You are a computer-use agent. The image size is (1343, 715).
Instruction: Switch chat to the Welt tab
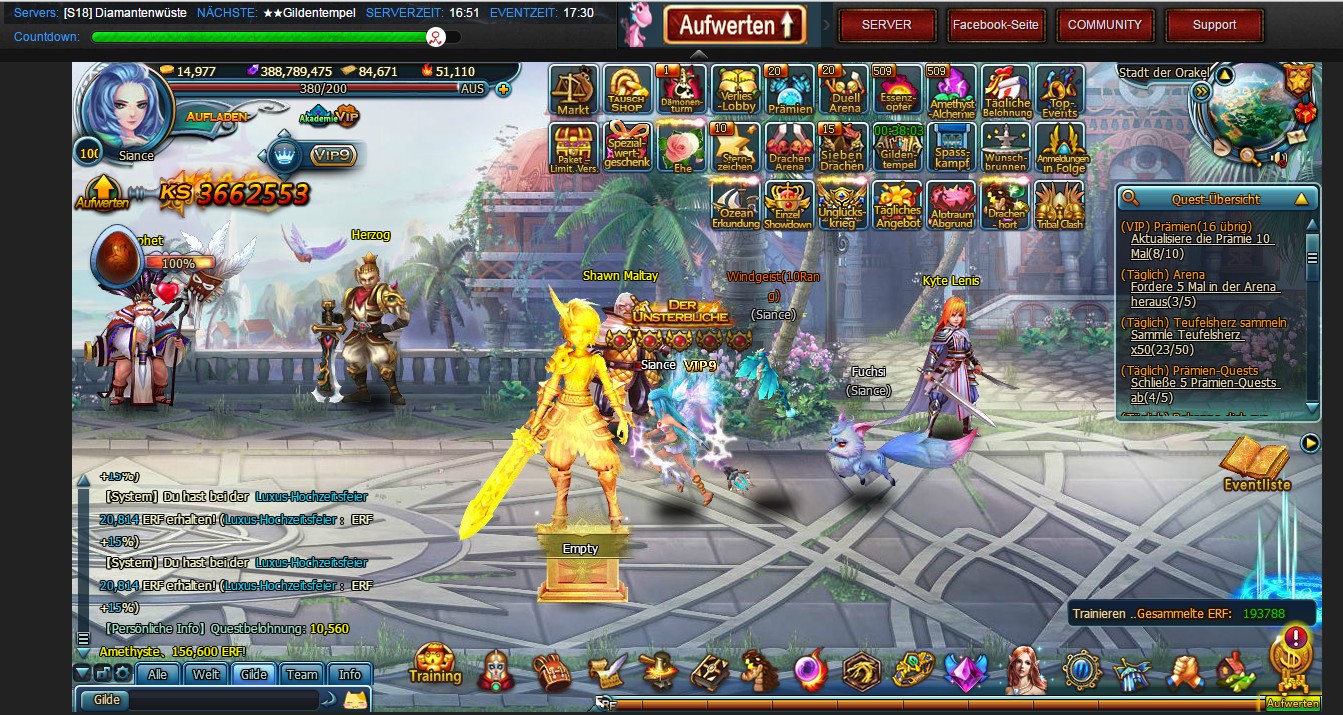coord(206,674)
